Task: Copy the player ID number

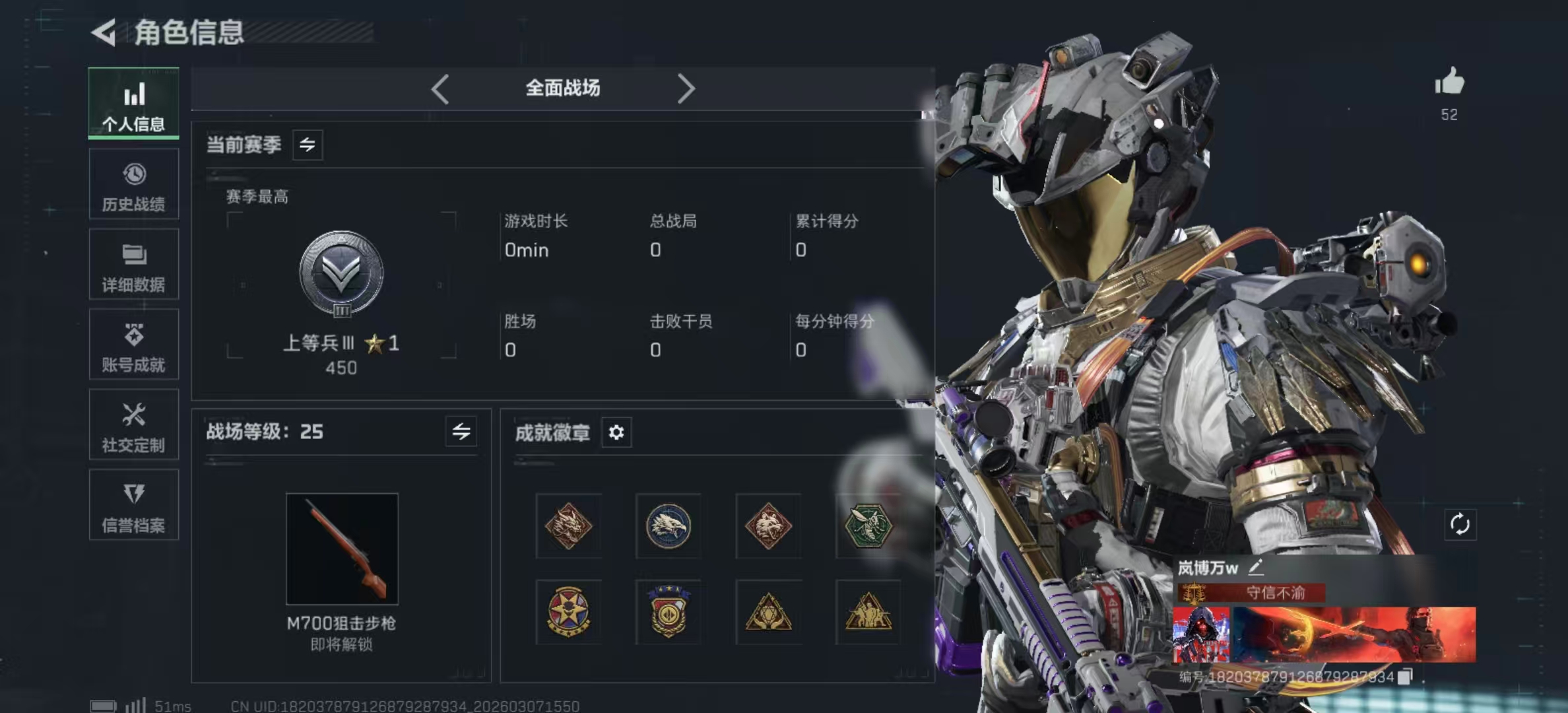Action: [x=1406, y=676]
